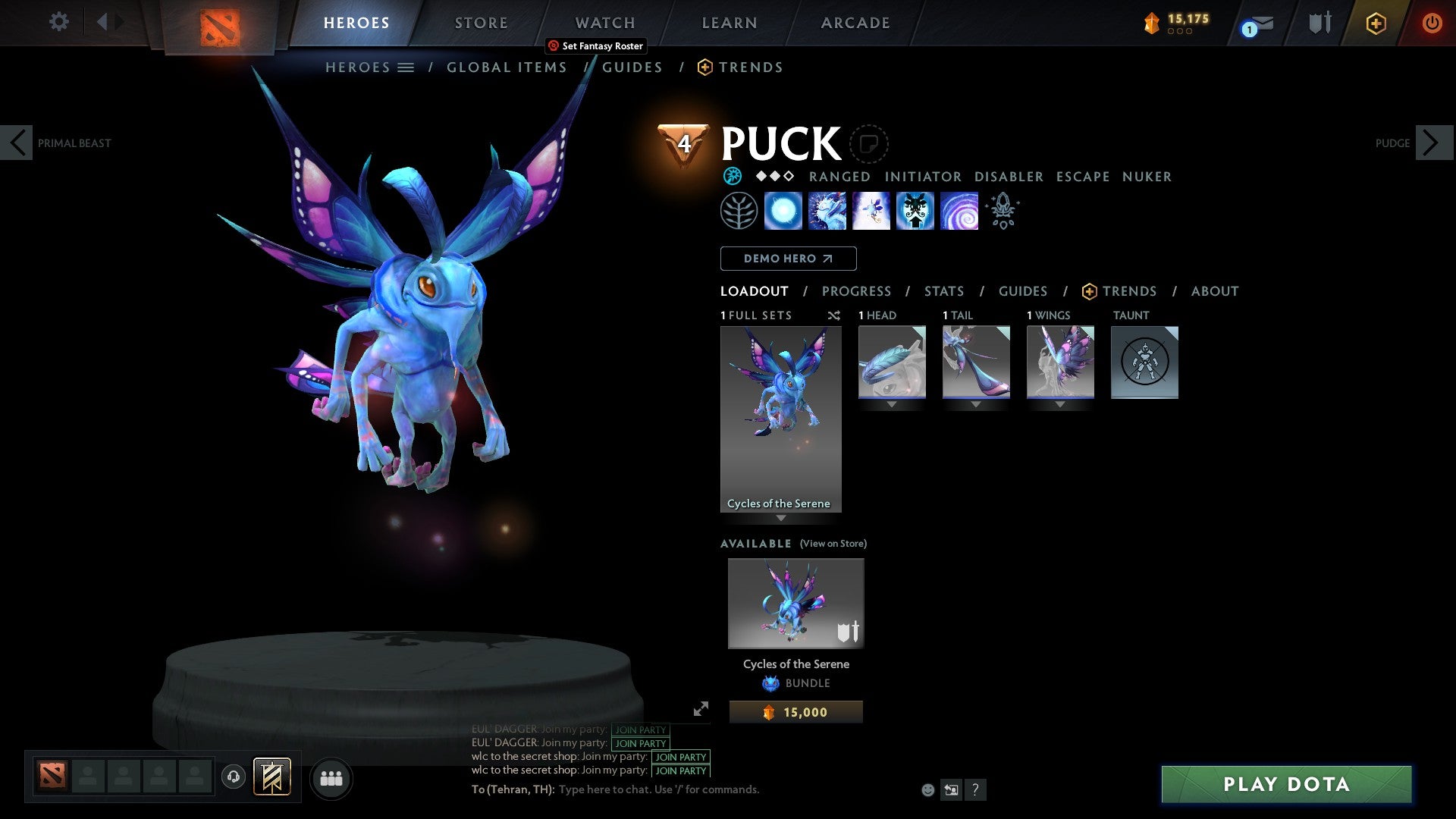The image size is (1456, 819).
Task: Click the progress circles under the shard balance
Action: click(x=1180, y=33)
